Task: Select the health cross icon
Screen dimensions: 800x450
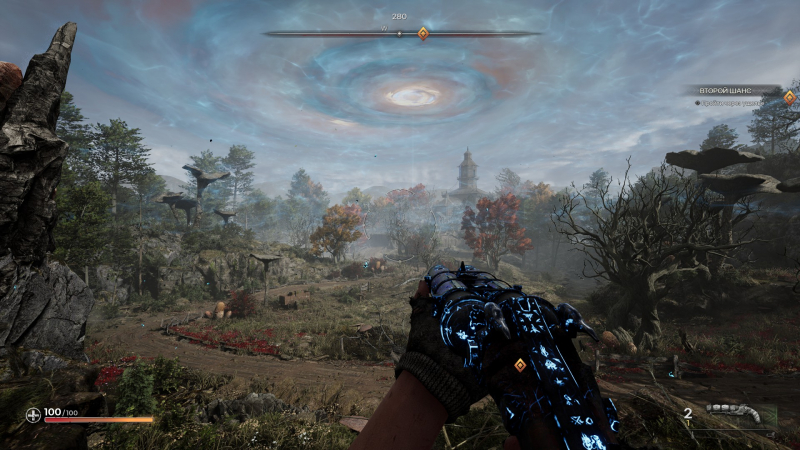Action: (x=33, y=413)
